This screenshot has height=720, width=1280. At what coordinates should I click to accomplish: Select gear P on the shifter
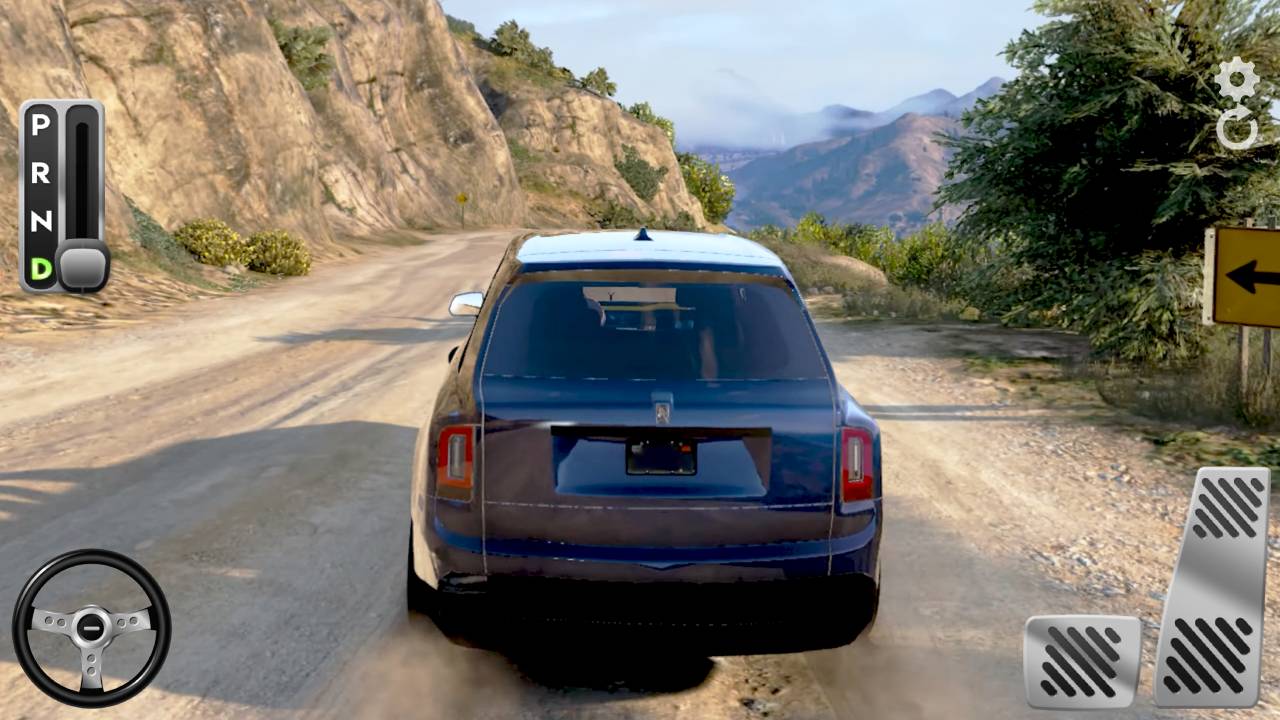[x=40, y=126]
